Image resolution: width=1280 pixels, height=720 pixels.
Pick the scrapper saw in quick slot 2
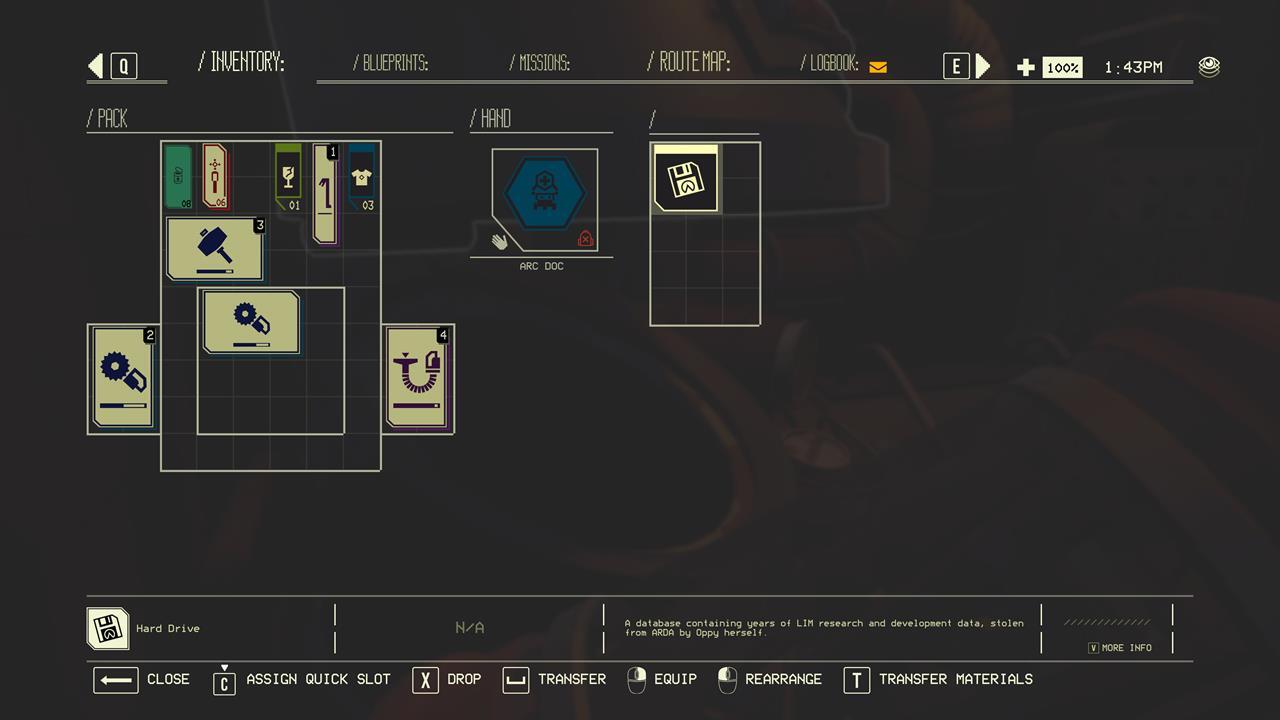pos(124,377)
